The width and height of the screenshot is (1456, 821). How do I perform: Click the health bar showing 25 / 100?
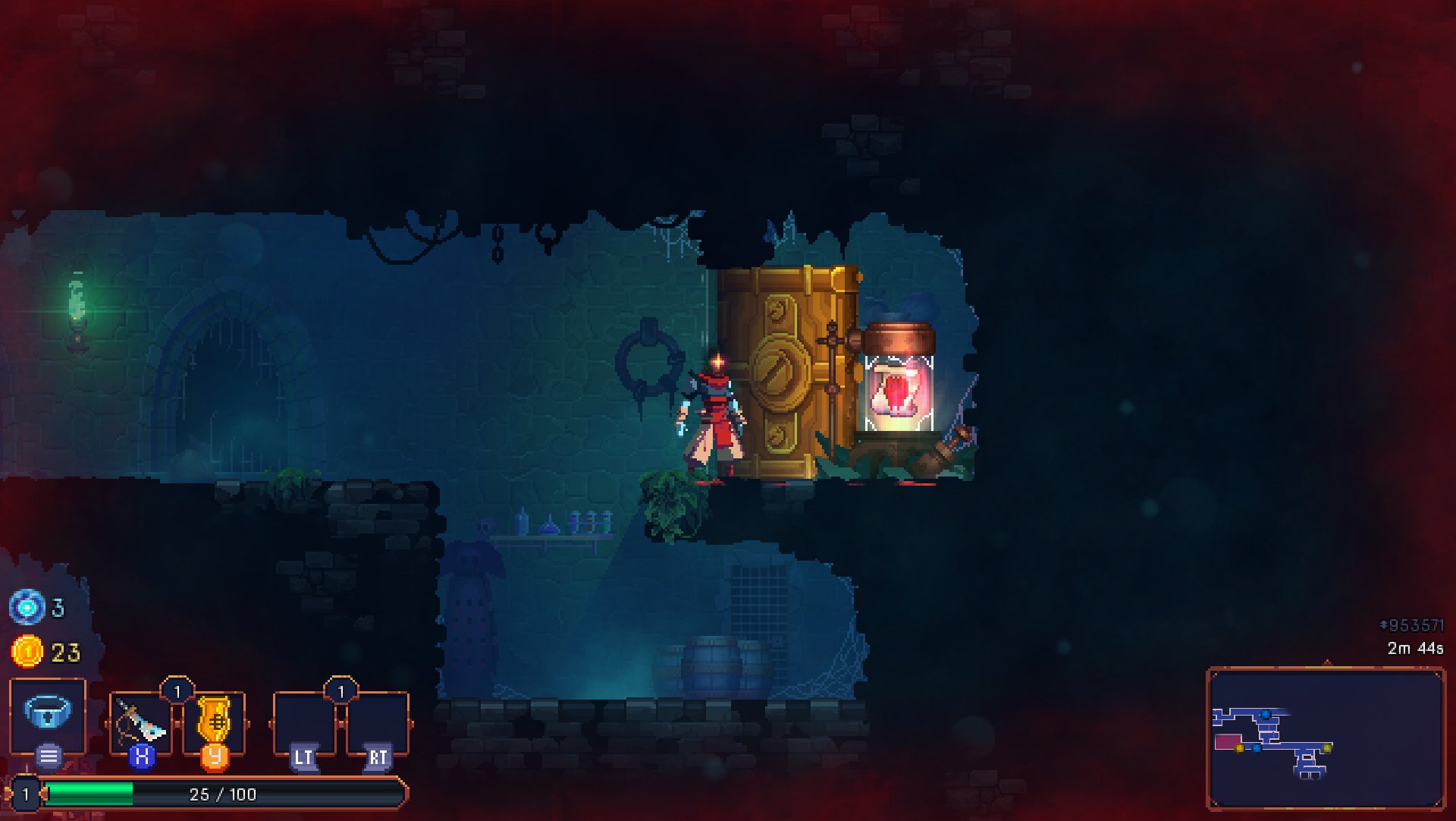pos(220,794)
